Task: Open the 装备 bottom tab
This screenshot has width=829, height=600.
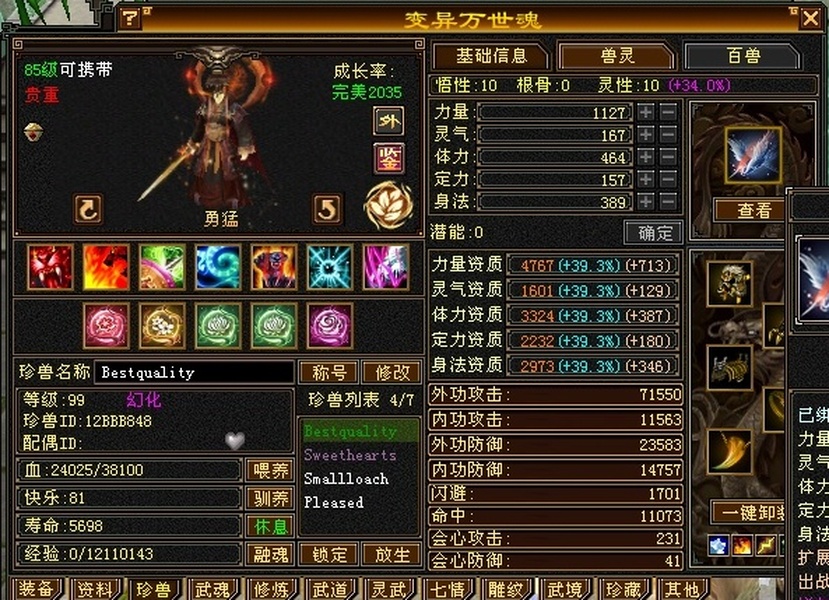Action: (x=38, y=589)
